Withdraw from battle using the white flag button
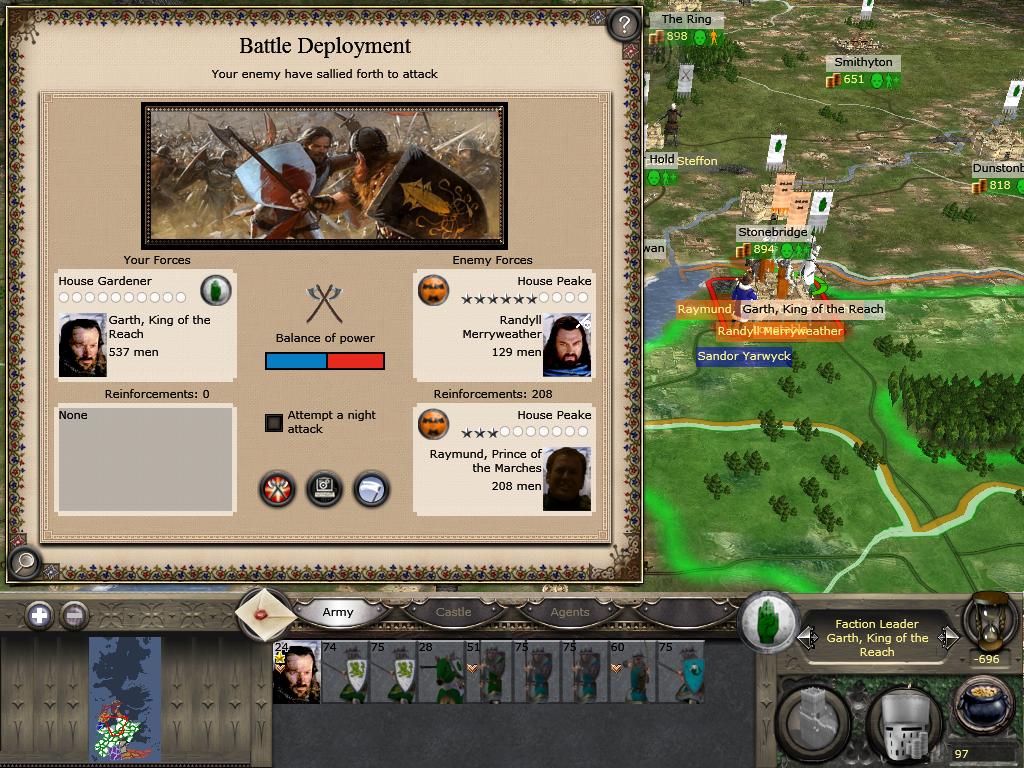This screenshot has height=768, width=1024. 371,489
